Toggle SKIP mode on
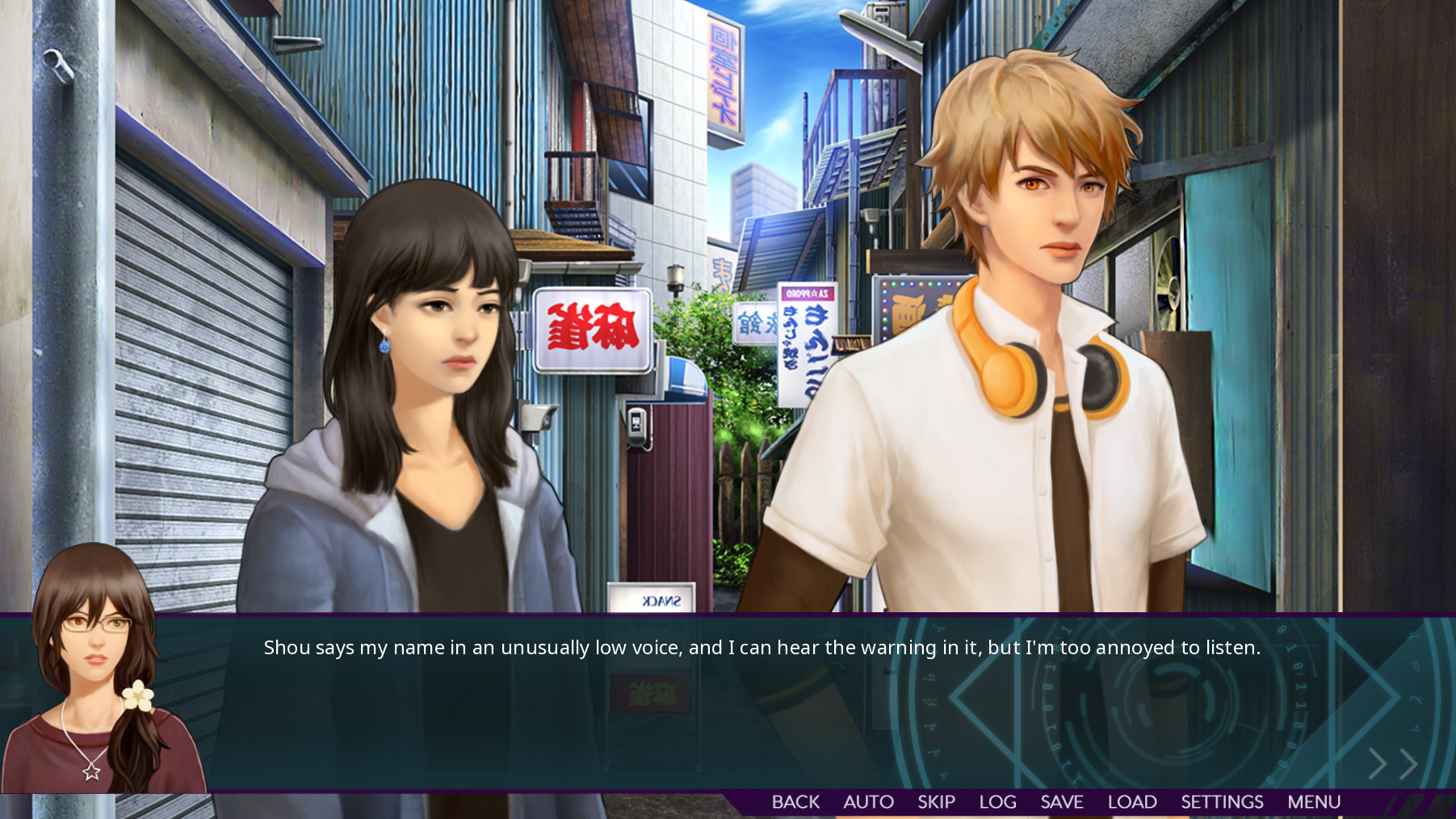This screenshot has height=819, width=1456. (935, 801)
